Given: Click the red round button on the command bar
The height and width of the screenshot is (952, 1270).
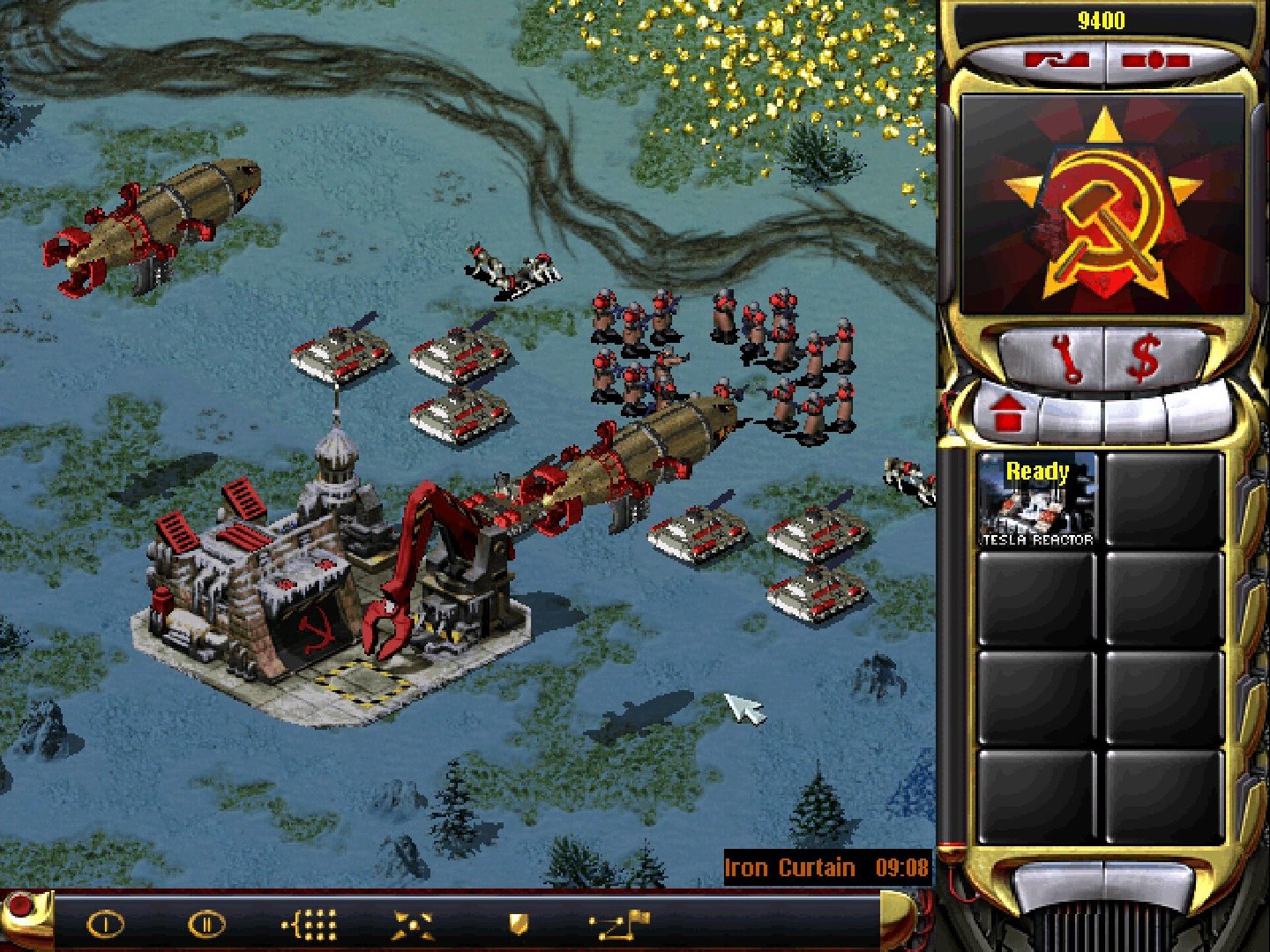Looking at the screenshot, I should [19, 906].
